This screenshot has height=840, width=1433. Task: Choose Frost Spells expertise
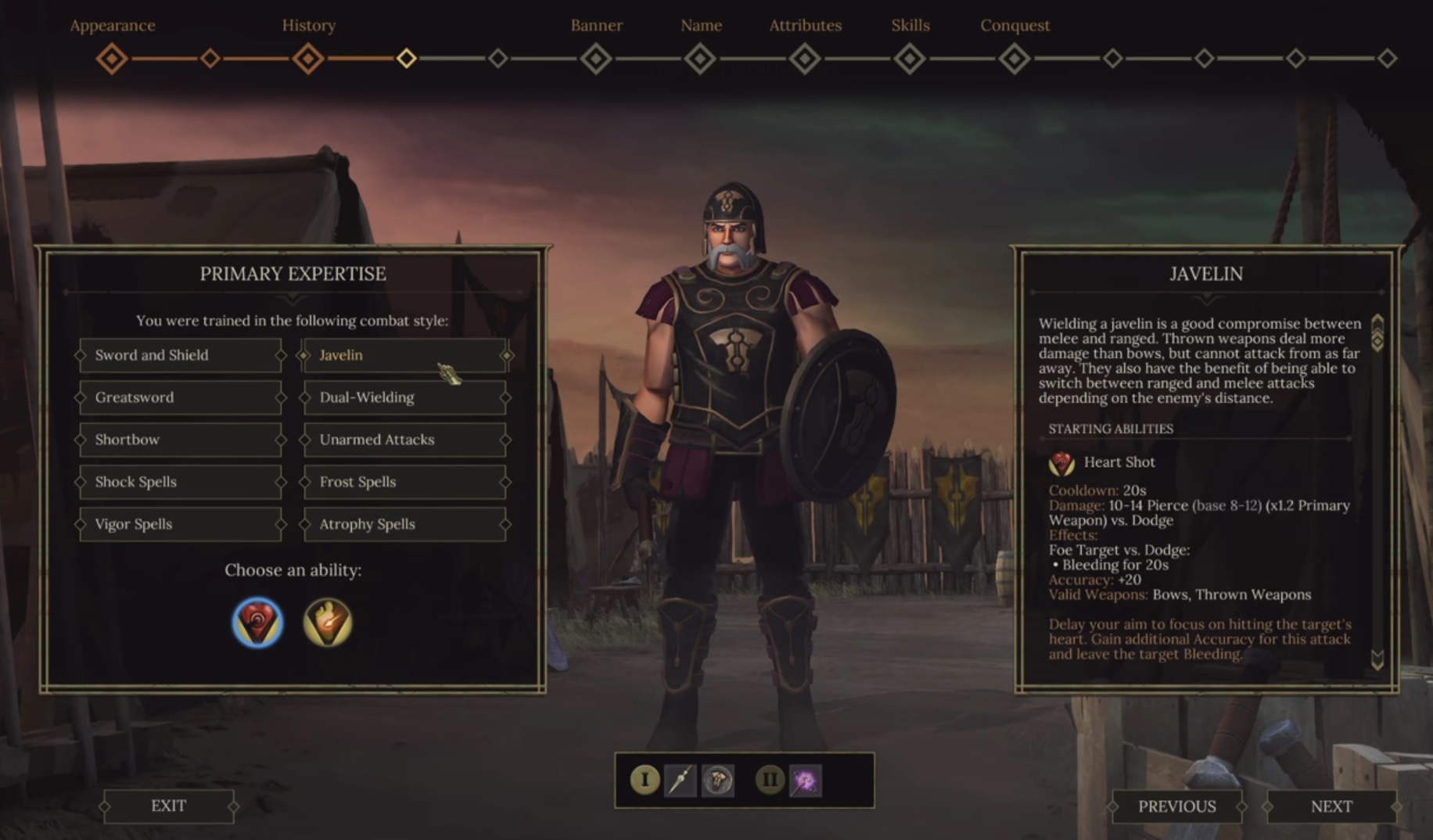[404, 482]
